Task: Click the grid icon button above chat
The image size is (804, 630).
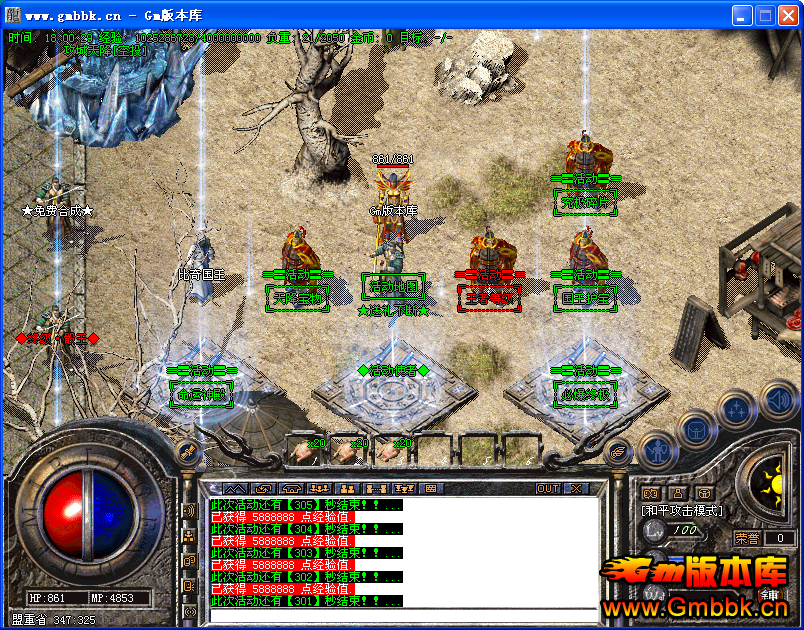Action: 431,489
